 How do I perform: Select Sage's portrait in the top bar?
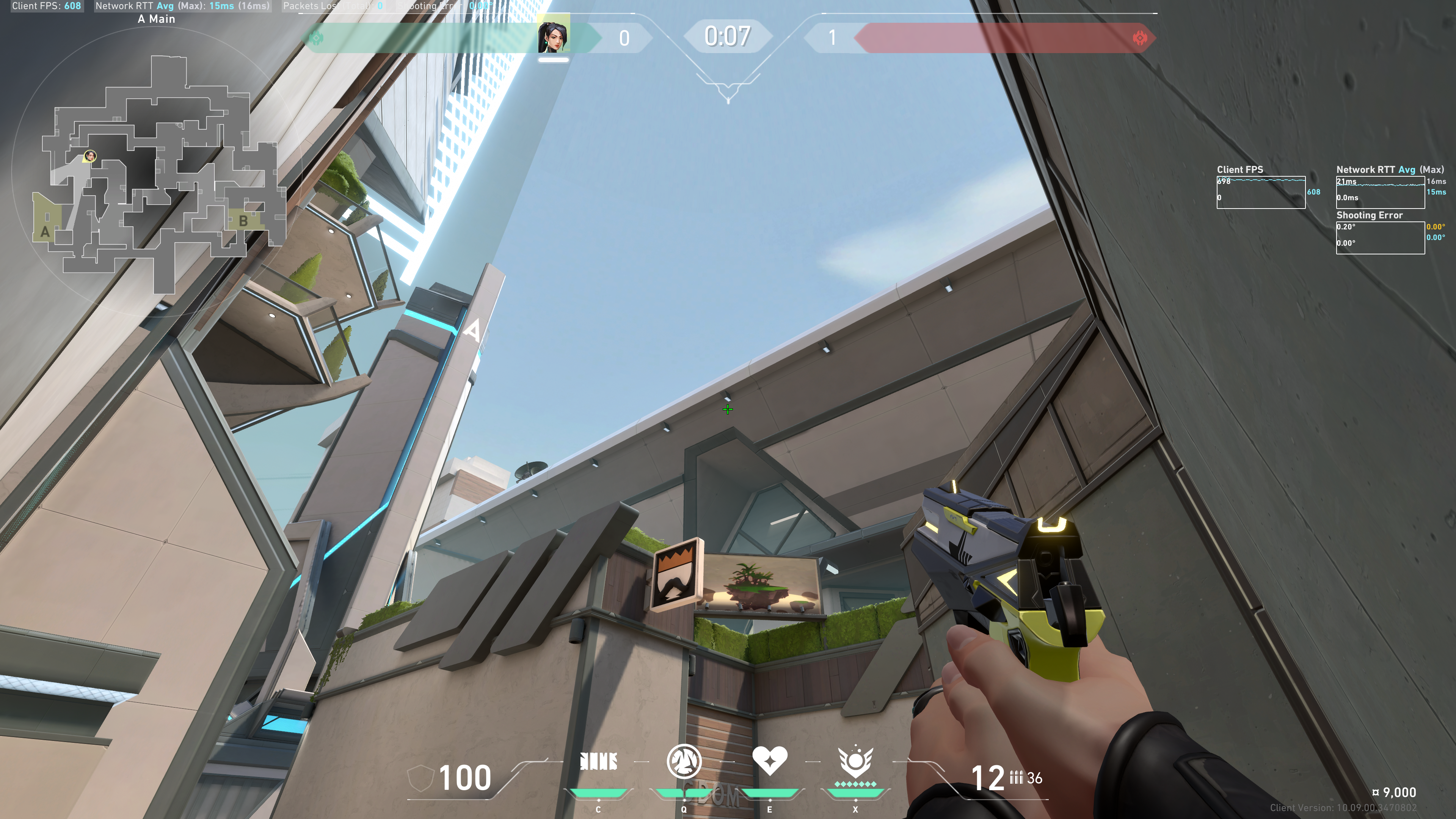(553, 37)
